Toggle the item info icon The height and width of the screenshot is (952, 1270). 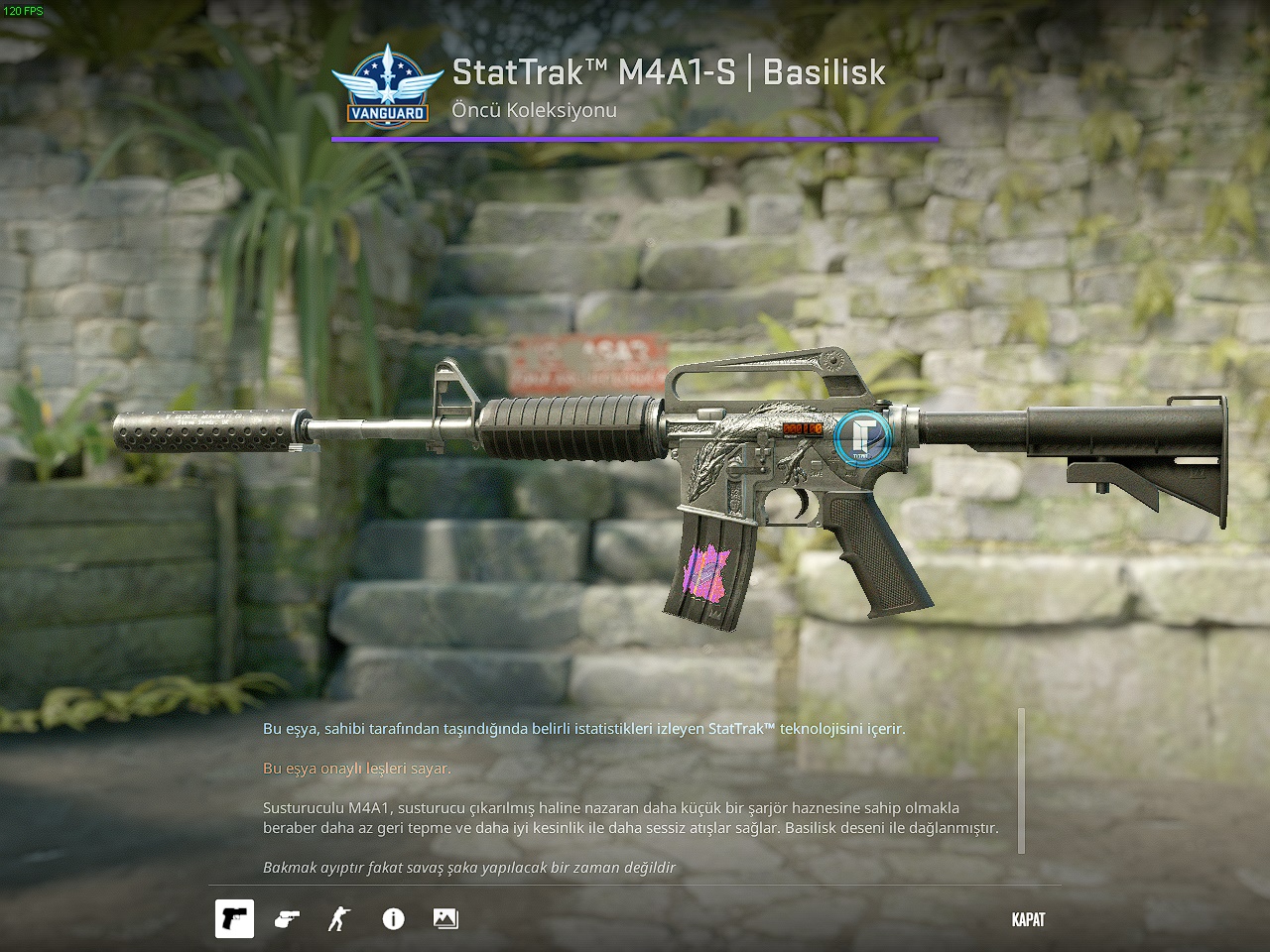point(393,919)
